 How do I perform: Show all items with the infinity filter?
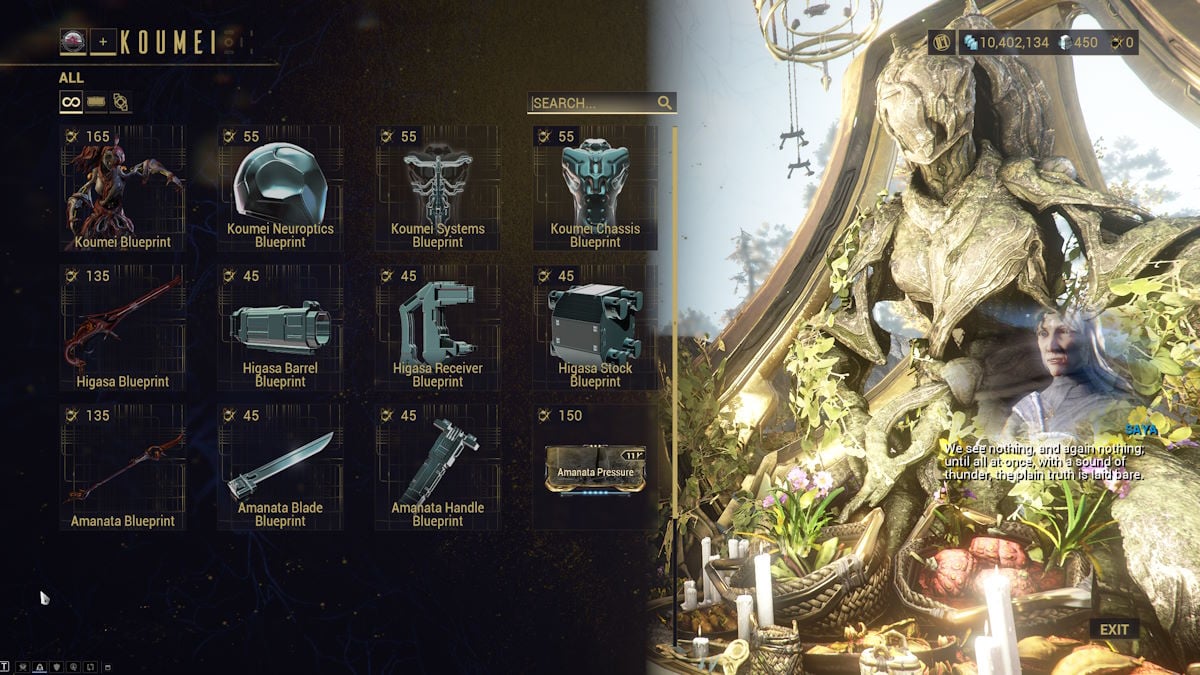pos(71,102)
